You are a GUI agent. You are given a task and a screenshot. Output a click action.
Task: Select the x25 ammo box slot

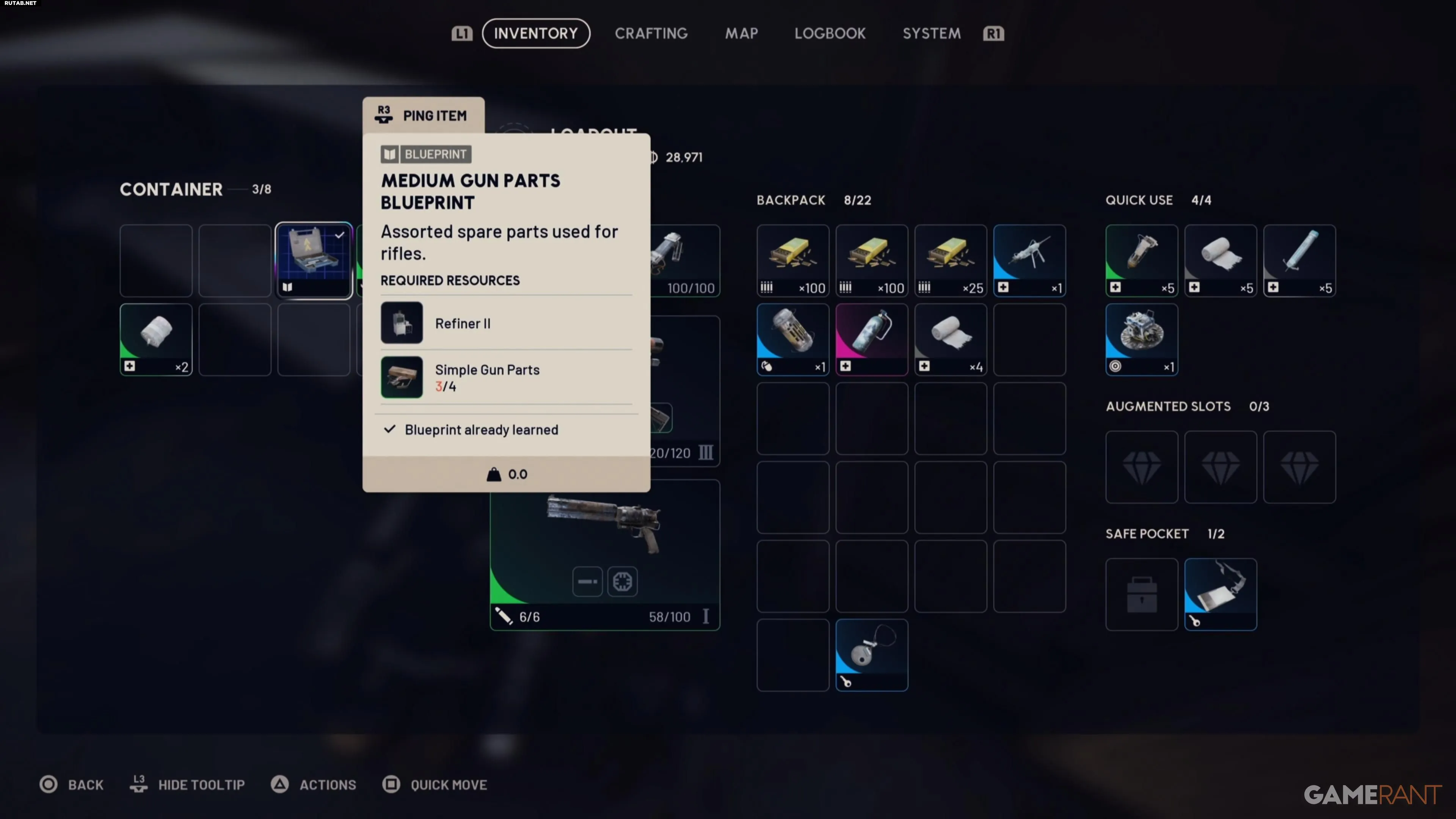pos(951,260)
